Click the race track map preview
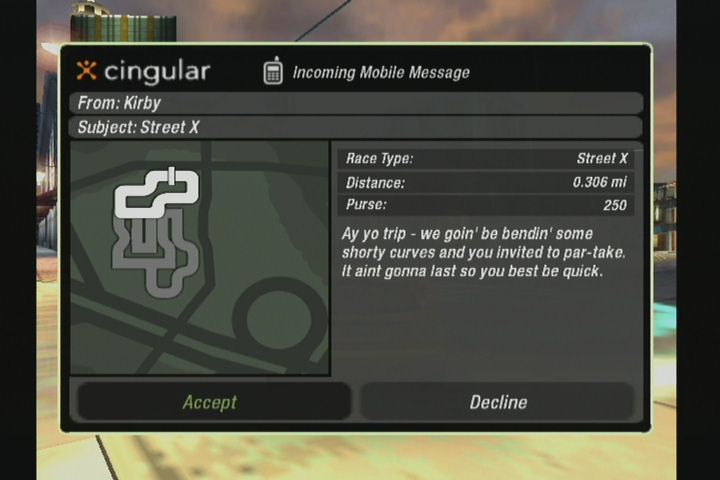The height and width of the screenshot is (480, 720). tap(200, 257)
